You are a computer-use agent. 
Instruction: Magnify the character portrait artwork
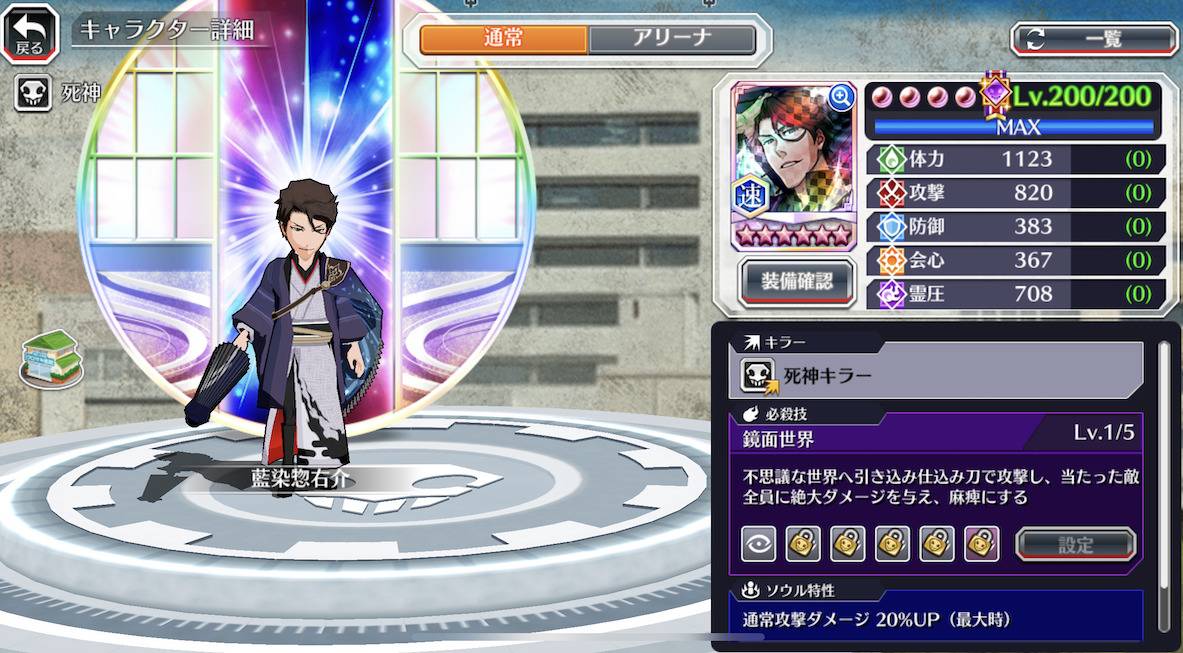coord(841,97)
